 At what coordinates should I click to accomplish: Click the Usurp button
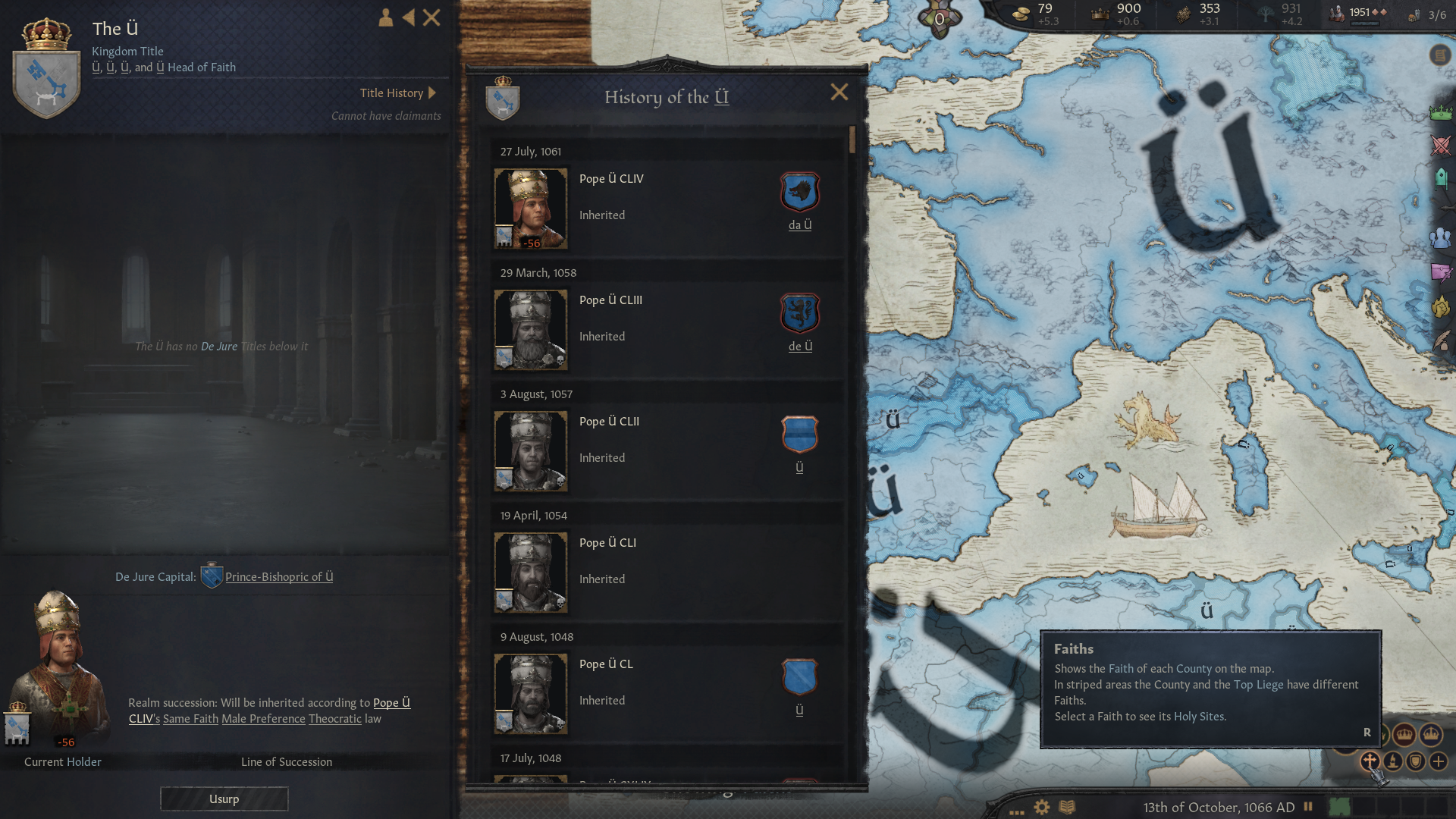(224, 799)
